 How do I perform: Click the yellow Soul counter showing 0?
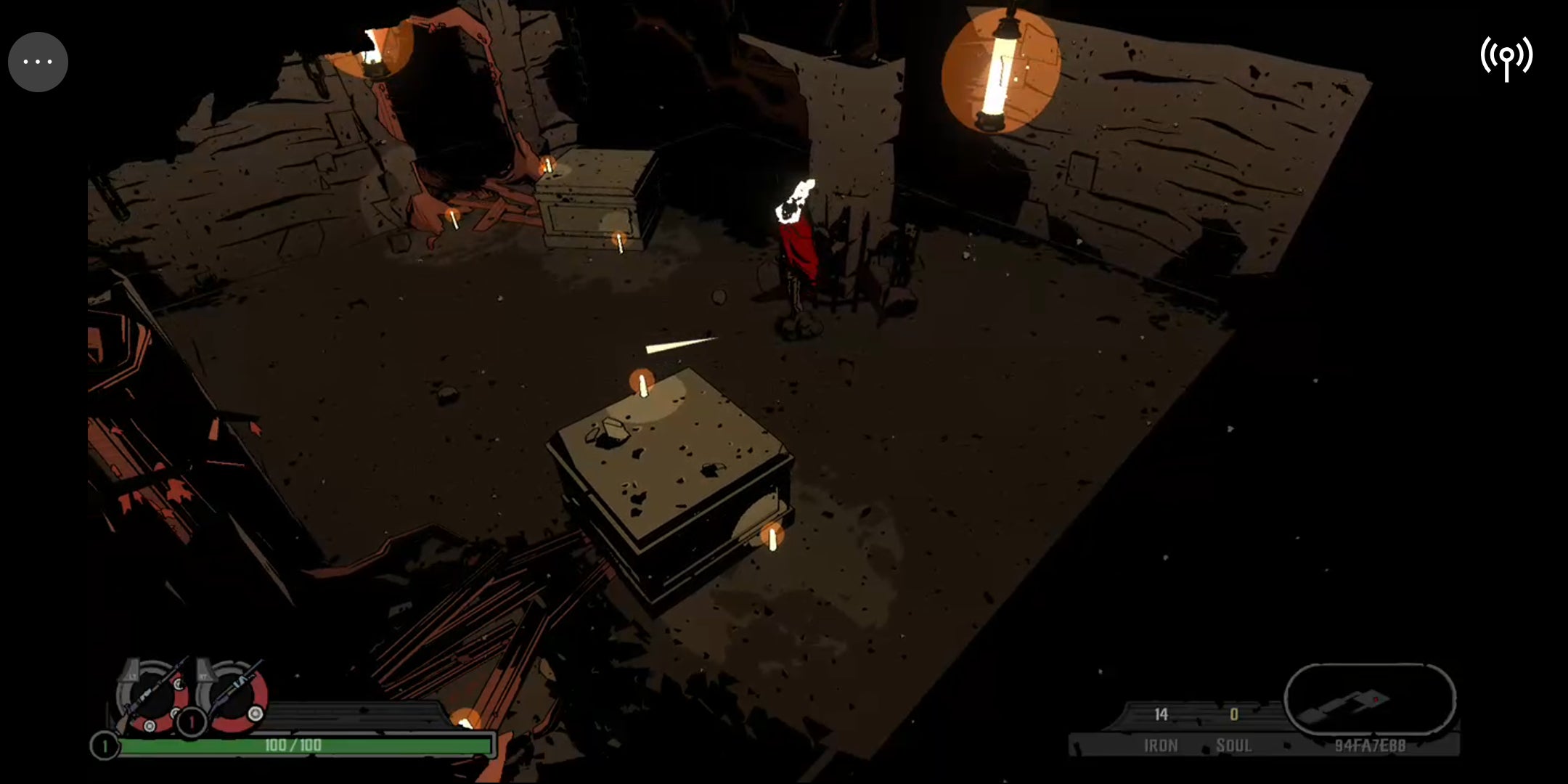(1234, 715)
